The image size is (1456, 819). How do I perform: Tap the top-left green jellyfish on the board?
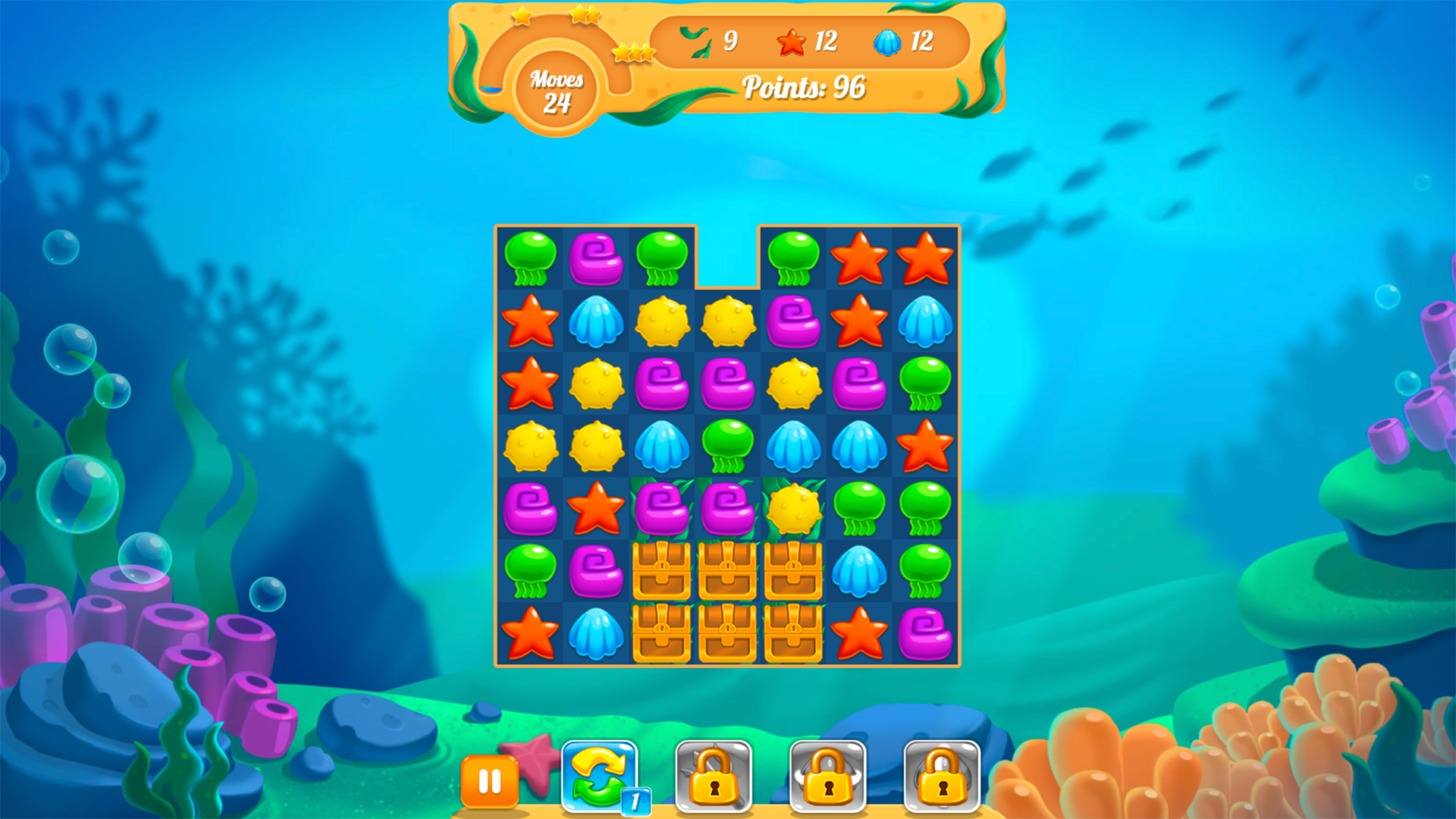[531, 259]
